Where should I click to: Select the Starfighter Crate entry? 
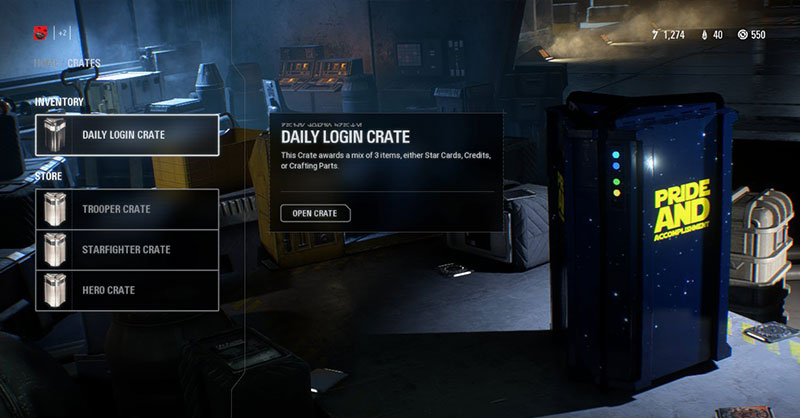coord(127,250)
